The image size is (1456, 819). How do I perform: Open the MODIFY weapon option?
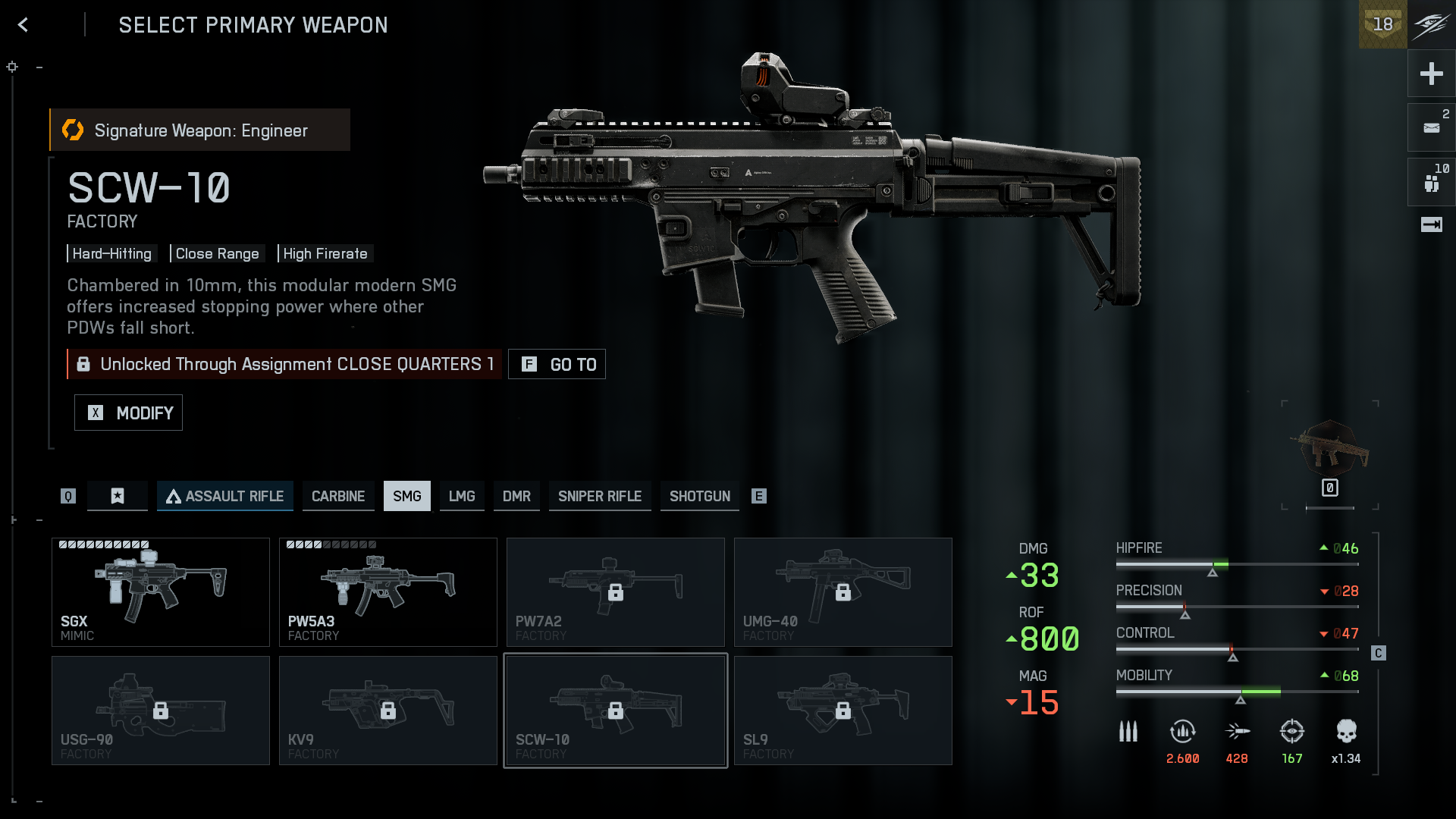(128, 413)
